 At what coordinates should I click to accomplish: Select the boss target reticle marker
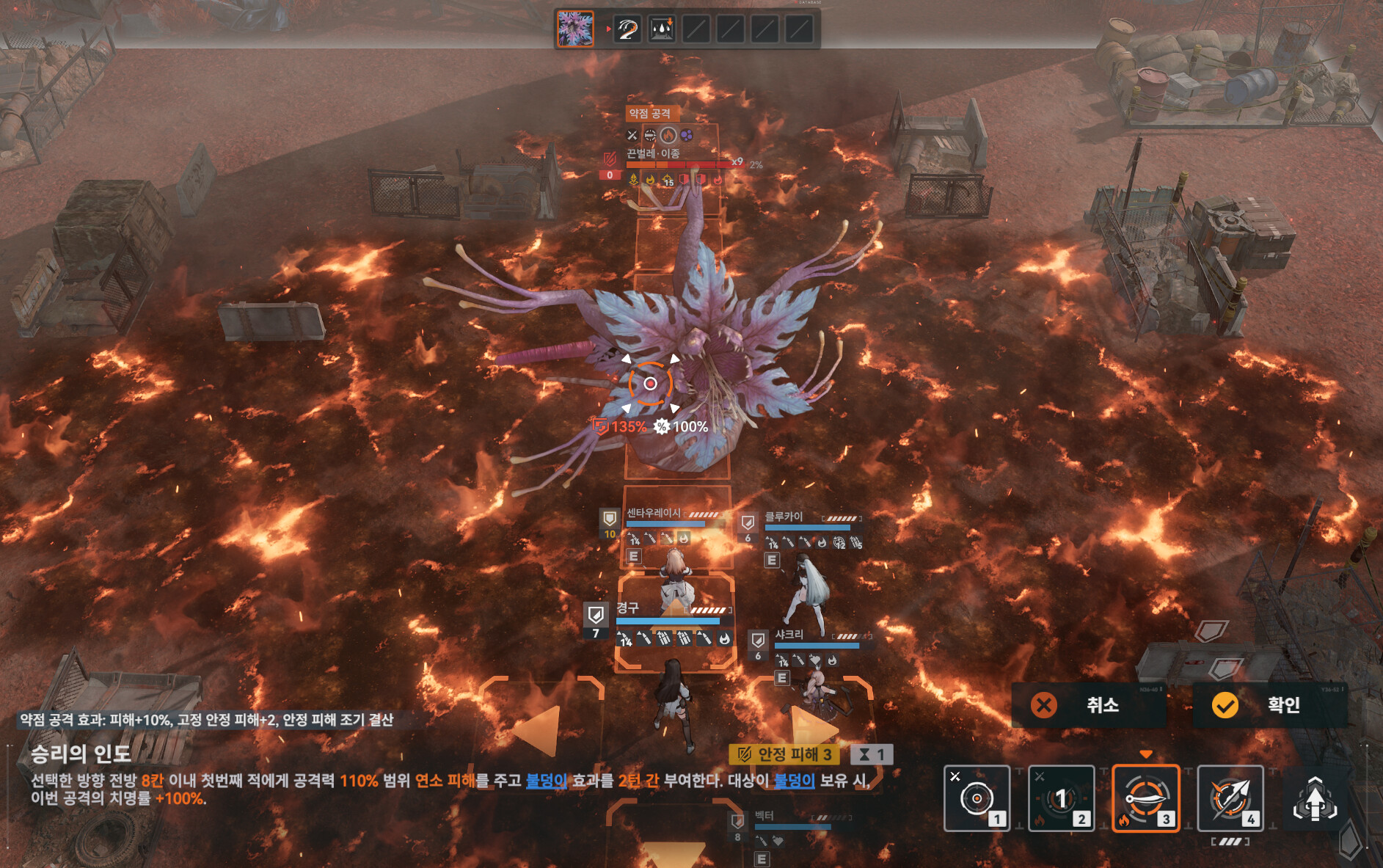tap(650, 383)
